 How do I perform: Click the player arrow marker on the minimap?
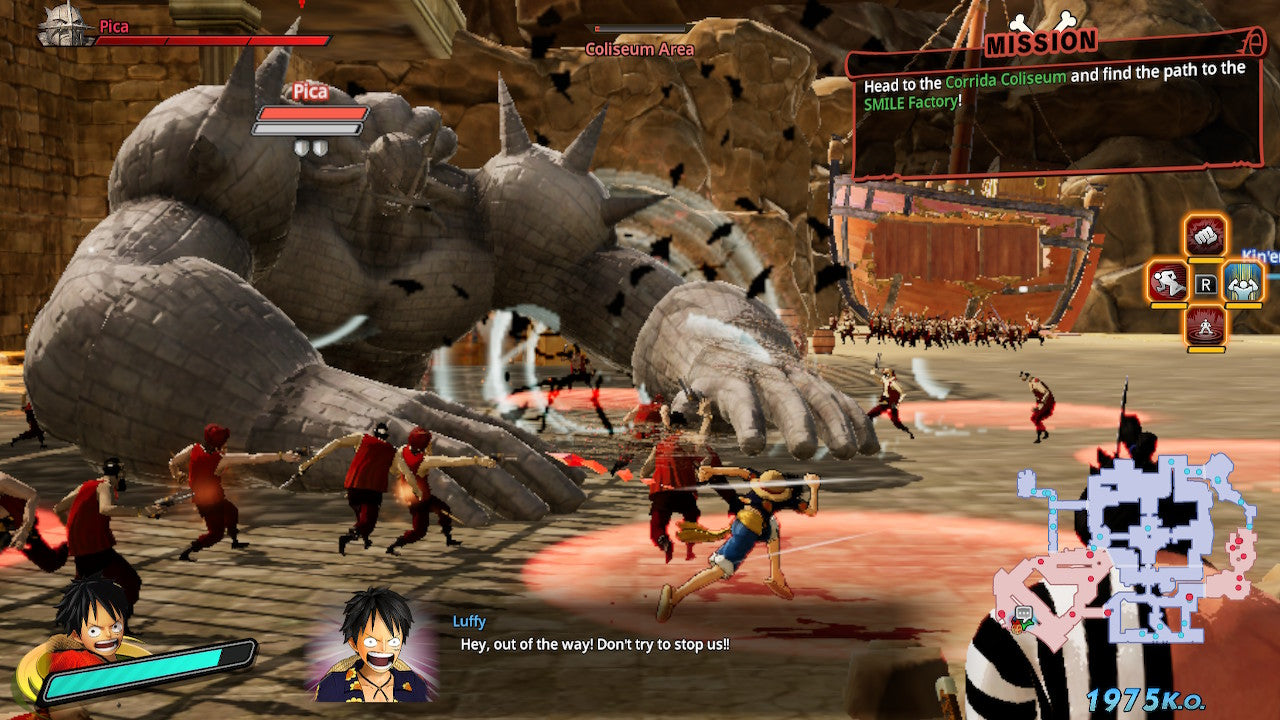(1029, 623)
